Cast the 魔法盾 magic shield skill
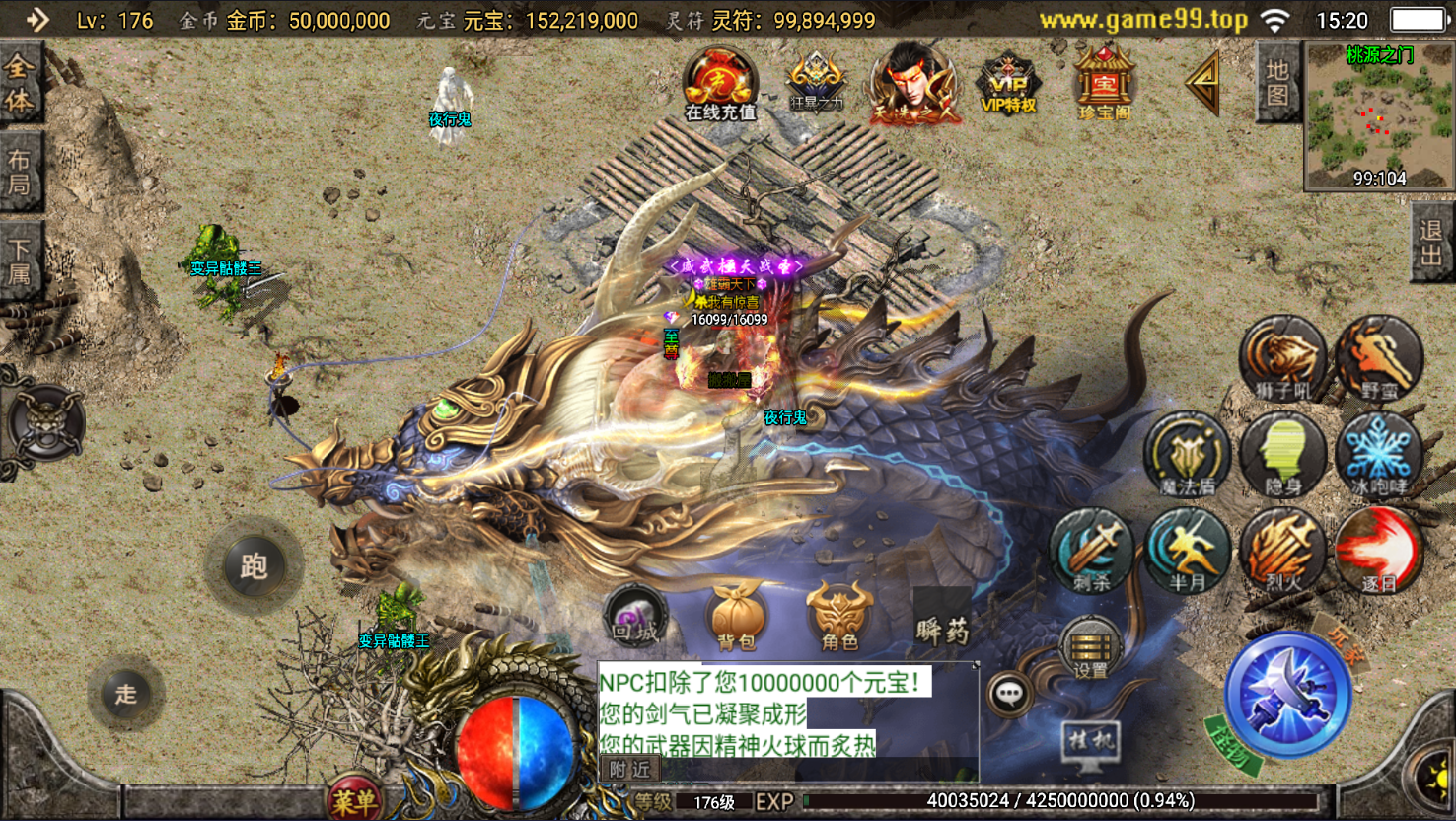This screenshot has width=1456, height=821. click(x=1187, y=455)
